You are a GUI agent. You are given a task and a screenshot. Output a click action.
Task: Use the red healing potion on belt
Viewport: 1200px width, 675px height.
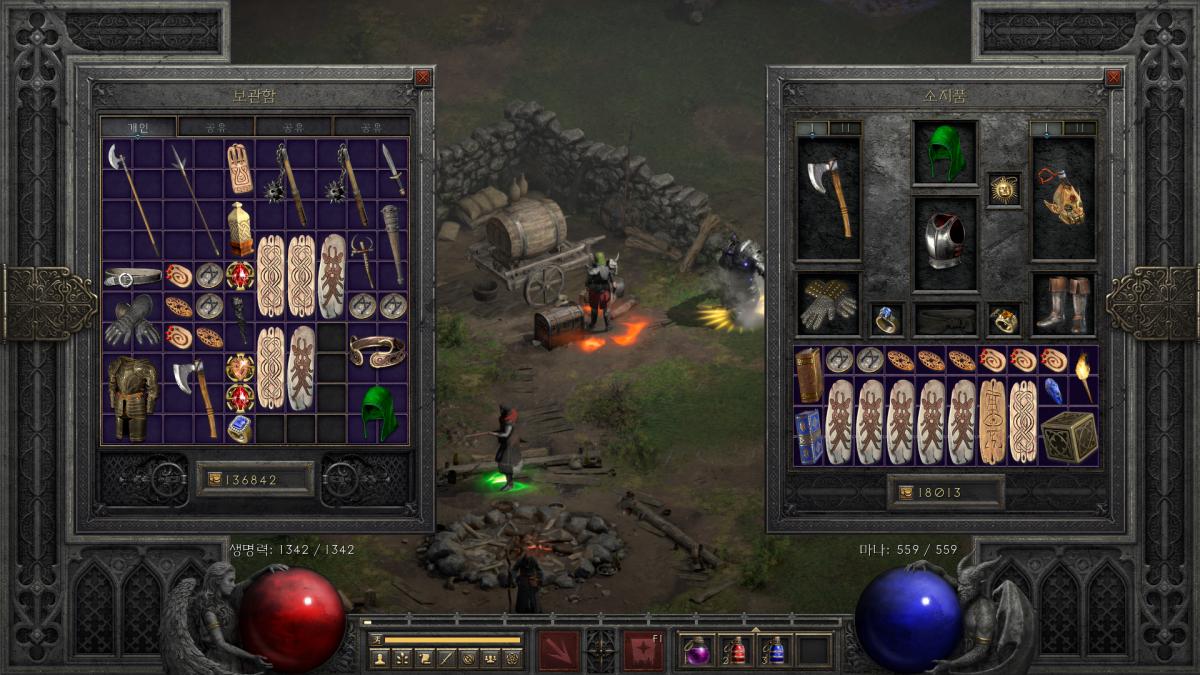point(736,651)
